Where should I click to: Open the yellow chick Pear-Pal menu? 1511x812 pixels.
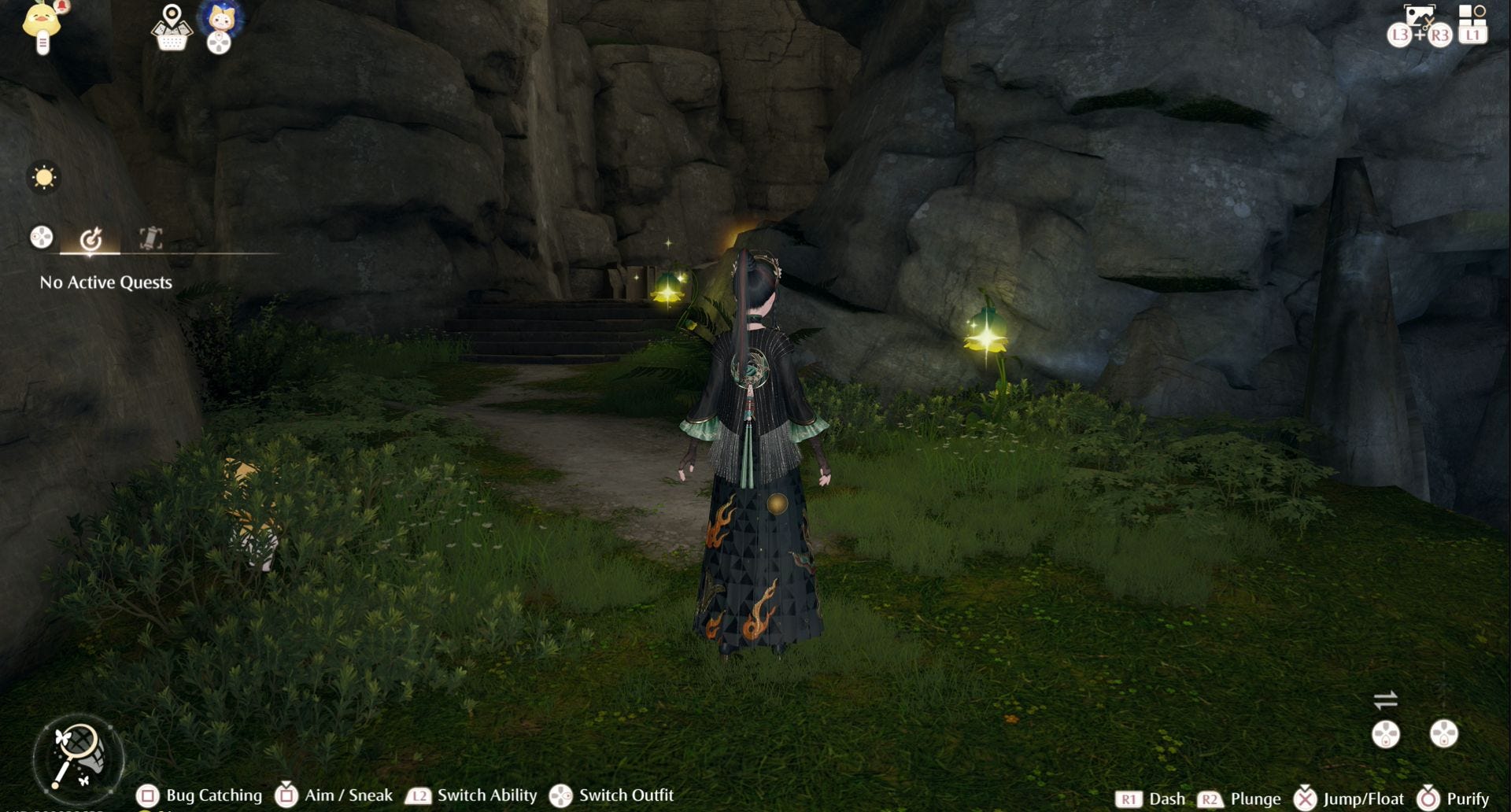point(42,25)
